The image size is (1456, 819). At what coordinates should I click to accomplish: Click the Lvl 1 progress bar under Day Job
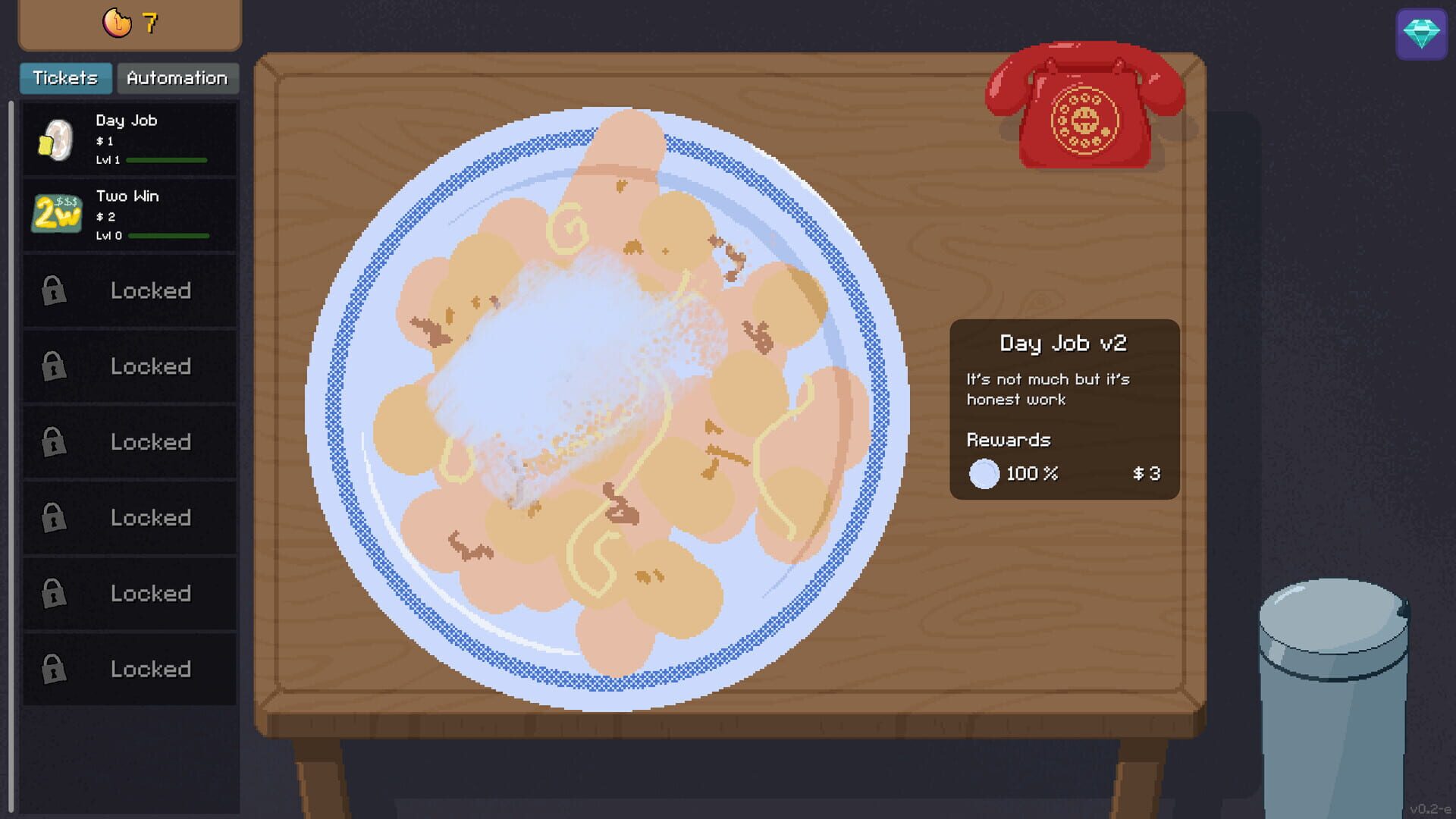[166, 161]
